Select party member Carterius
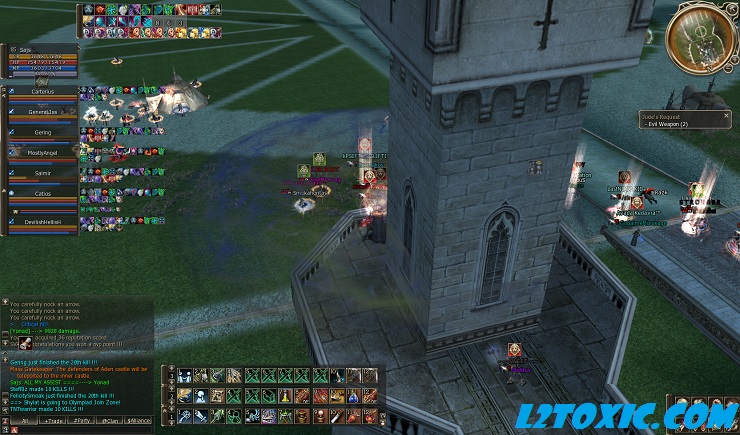The image size is (740, 435). coord(42,91)
